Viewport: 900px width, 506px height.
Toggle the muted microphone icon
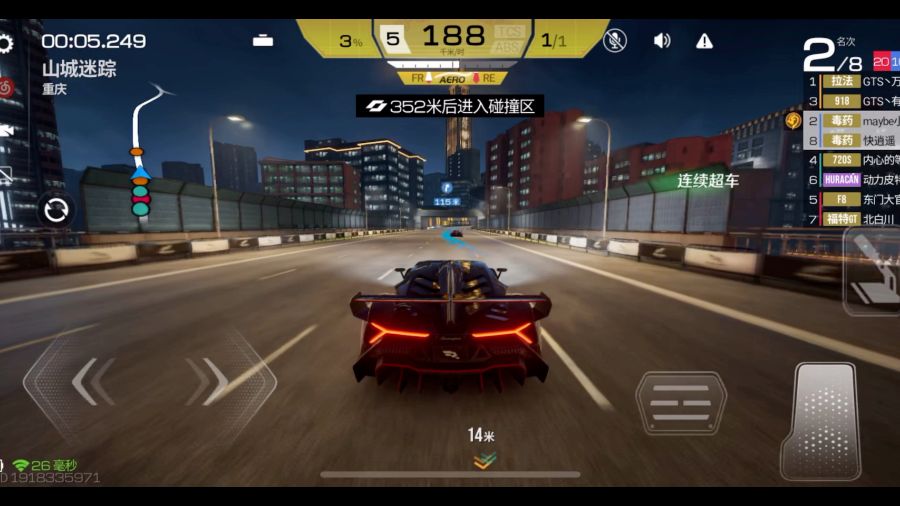616,40
